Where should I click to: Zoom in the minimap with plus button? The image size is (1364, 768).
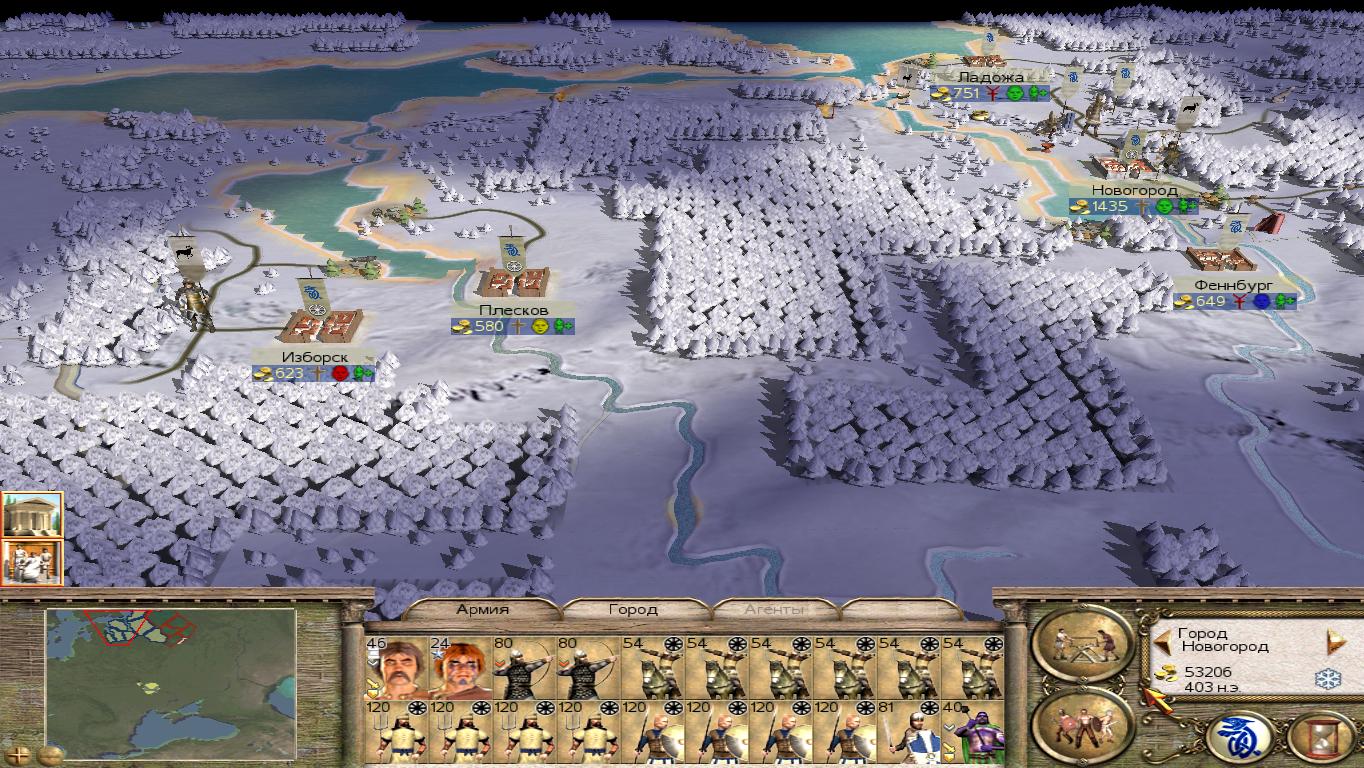(x=17, y=752)
